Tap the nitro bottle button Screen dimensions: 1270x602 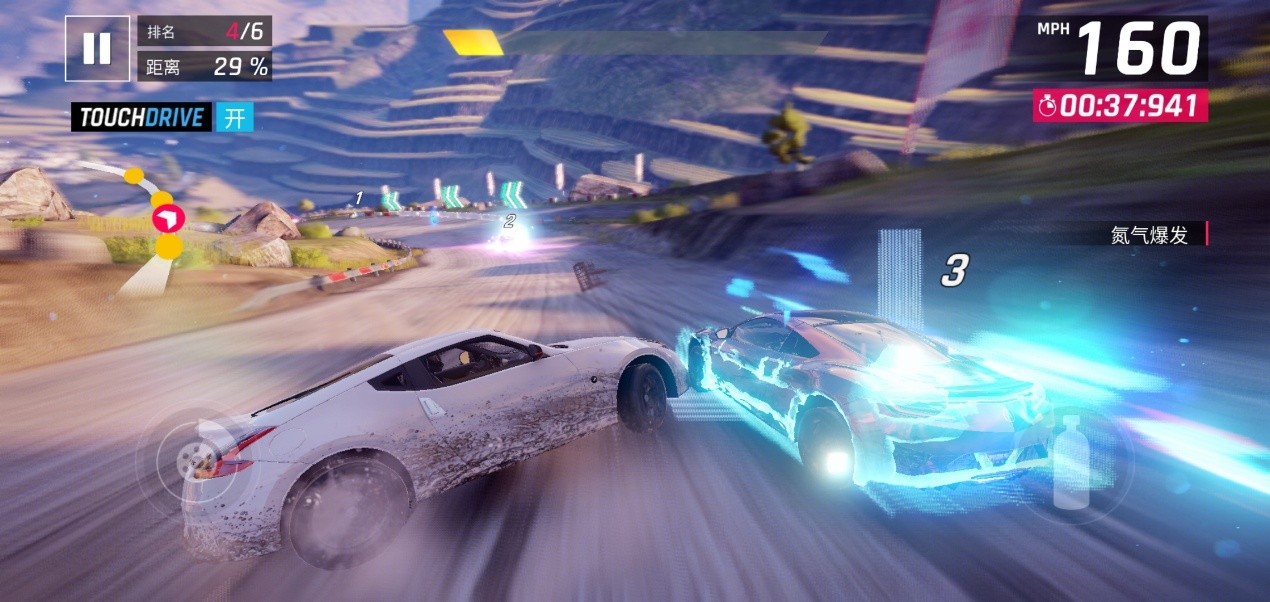tap(1073, 462)
